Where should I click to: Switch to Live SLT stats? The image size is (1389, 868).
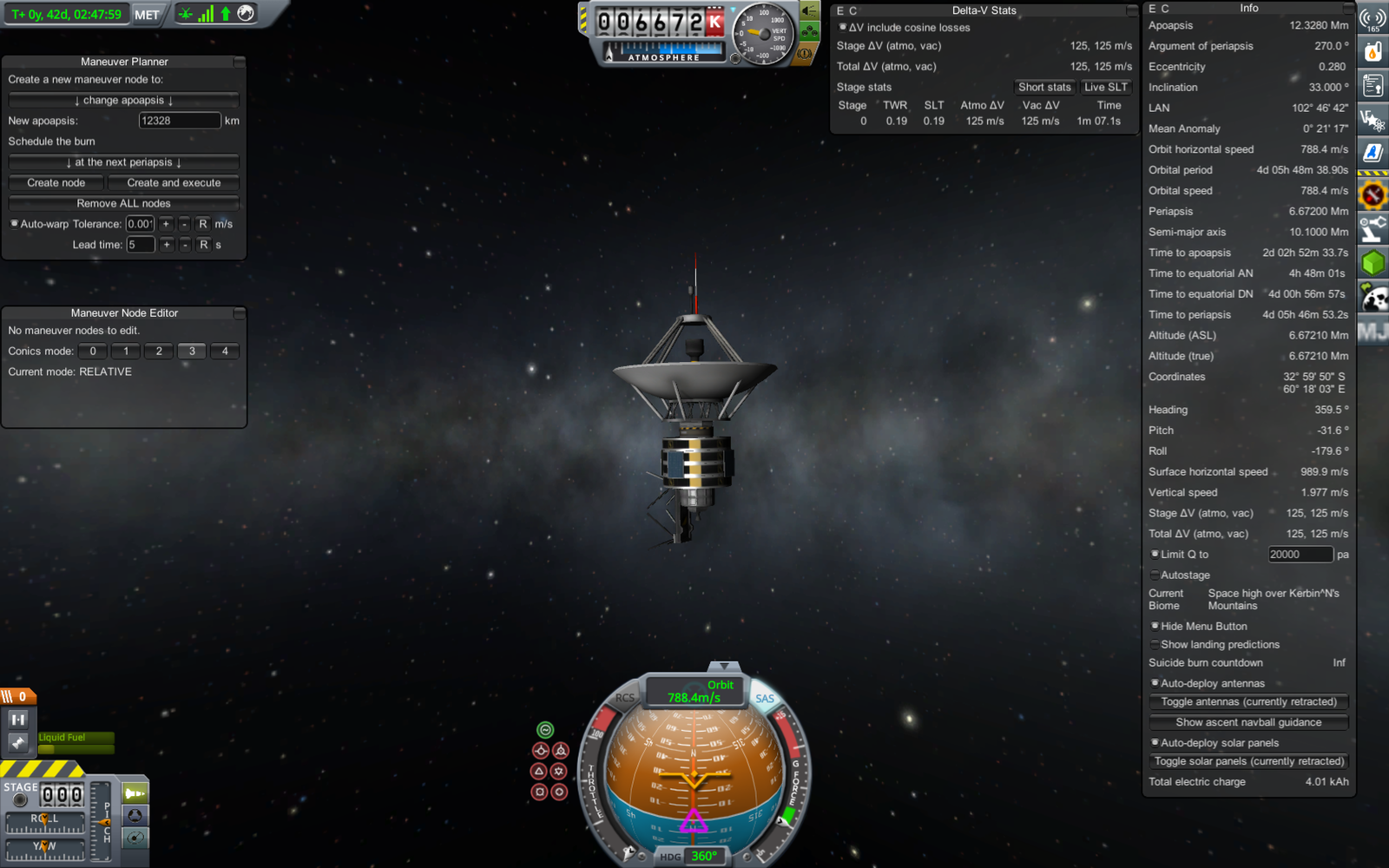(1105, 88)
